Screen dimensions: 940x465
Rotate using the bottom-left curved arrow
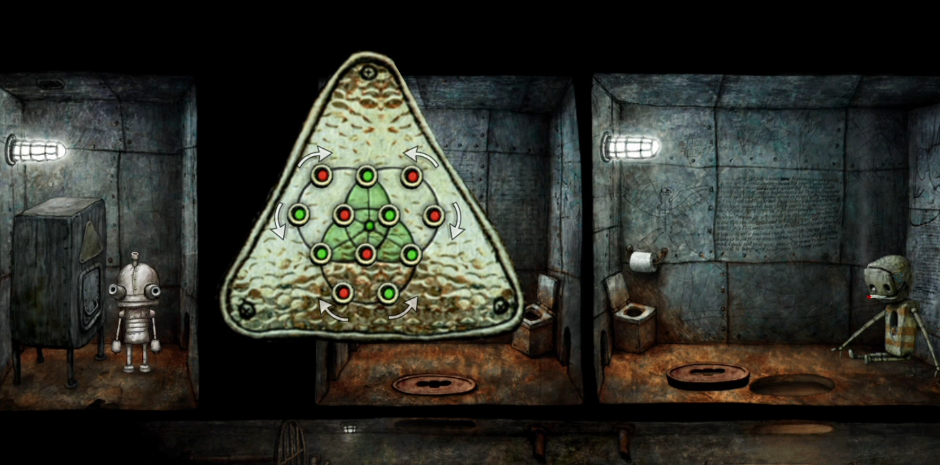point(331,309)
